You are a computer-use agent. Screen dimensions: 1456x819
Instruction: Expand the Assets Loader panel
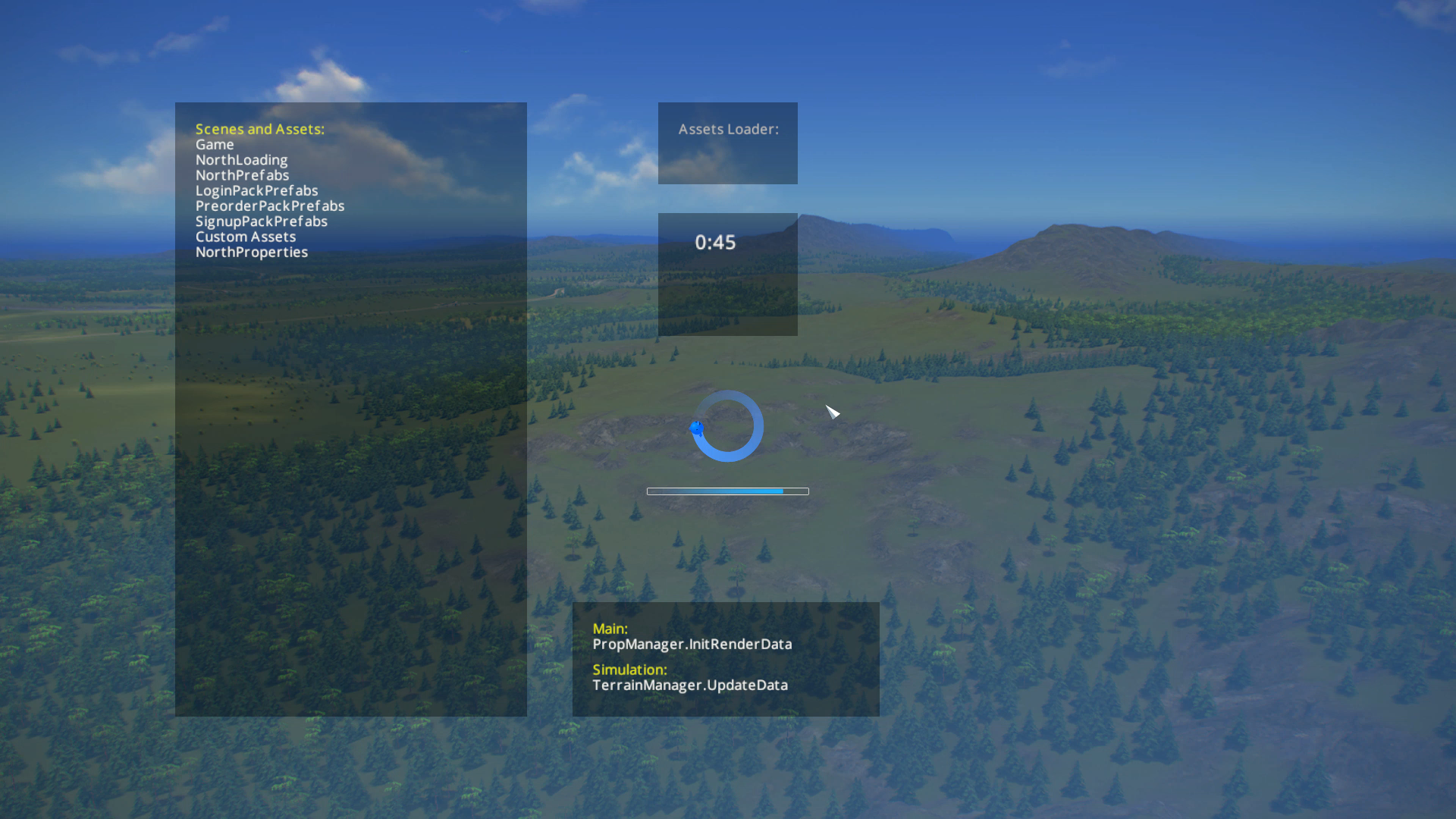click(x=728, y=143)
